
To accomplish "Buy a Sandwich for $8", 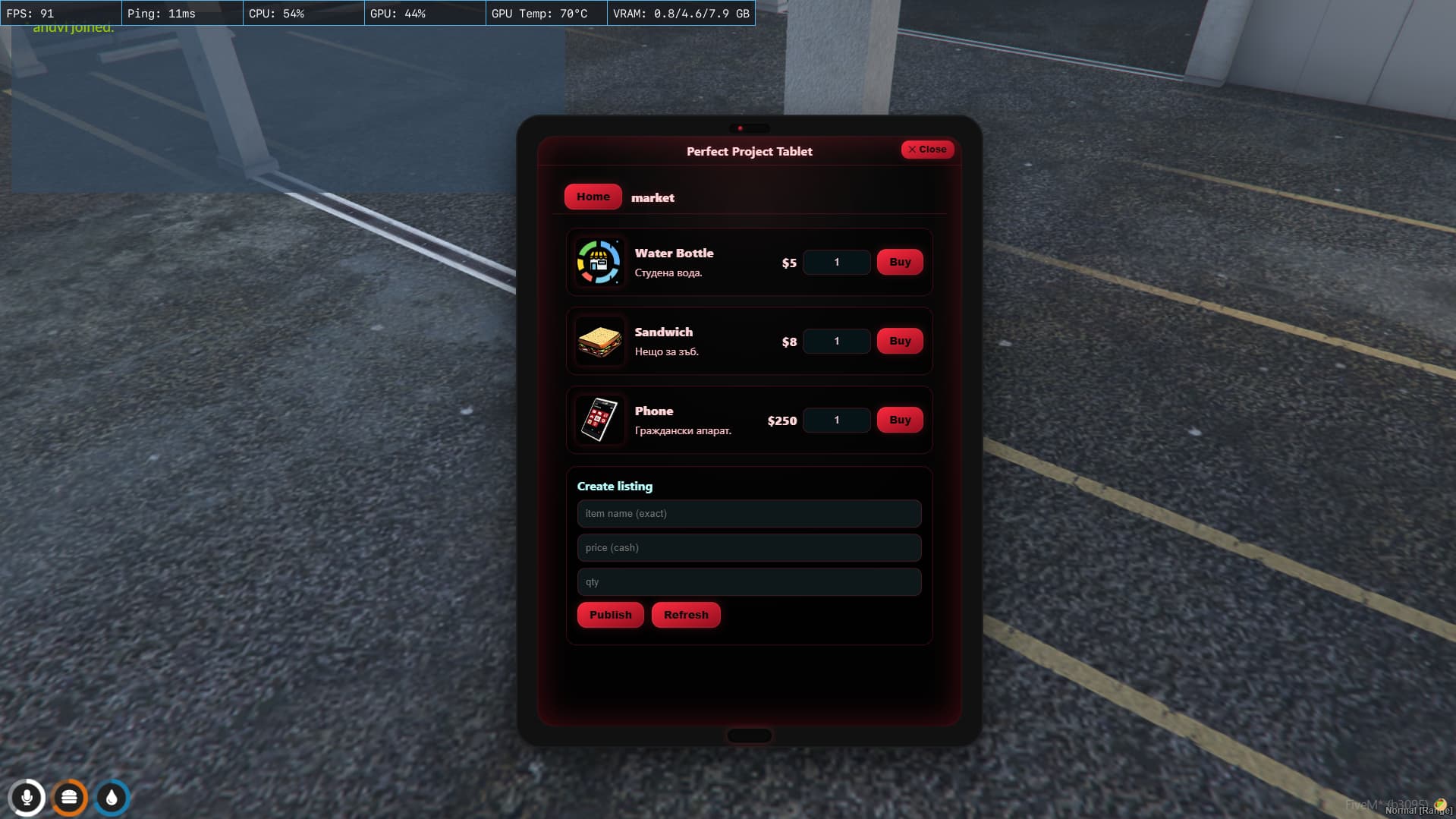I will [899, 341].
